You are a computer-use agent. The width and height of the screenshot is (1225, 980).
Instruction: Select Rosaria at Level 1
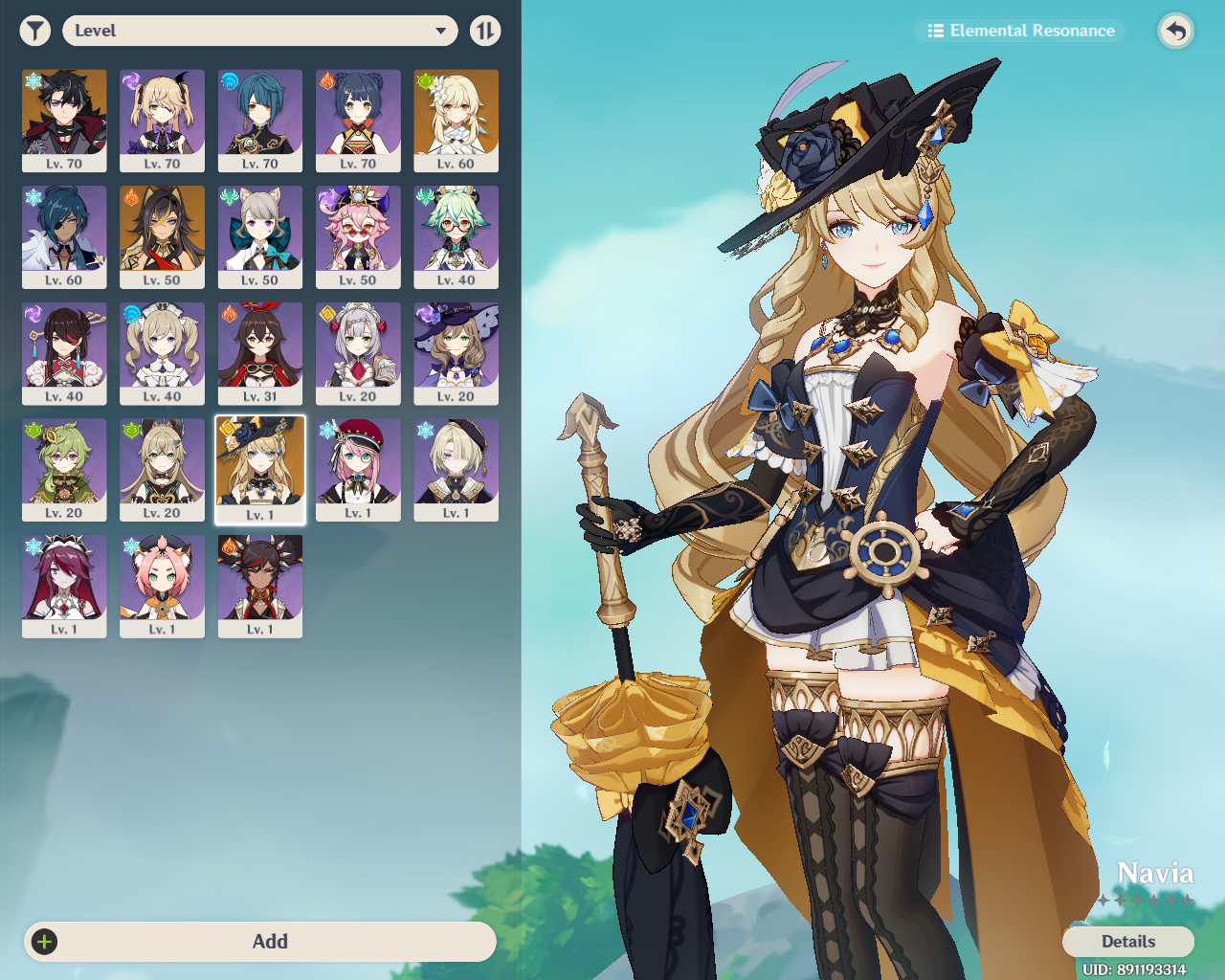63,586
